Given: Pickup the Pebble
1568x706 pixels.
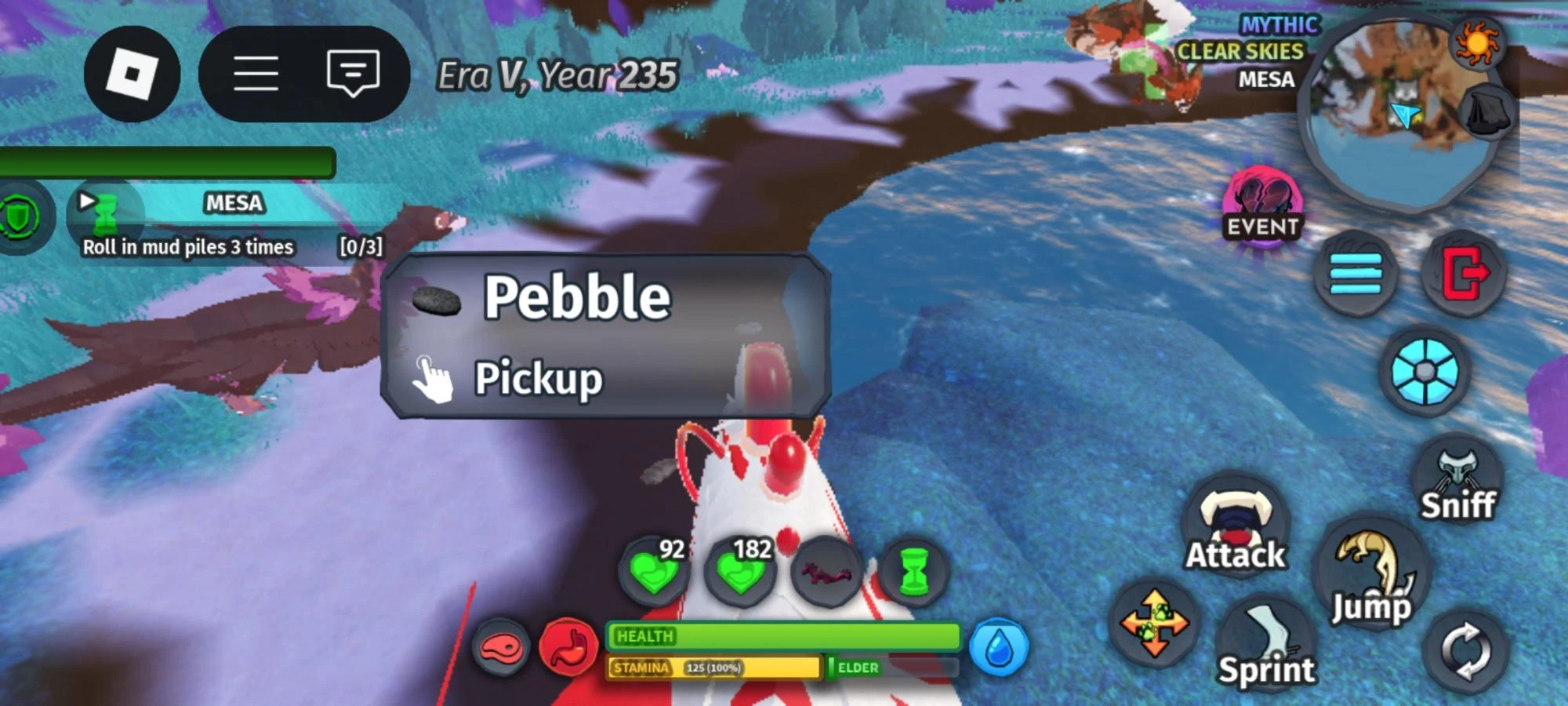Looking at the screenshot, I should [x=539, y=379].
